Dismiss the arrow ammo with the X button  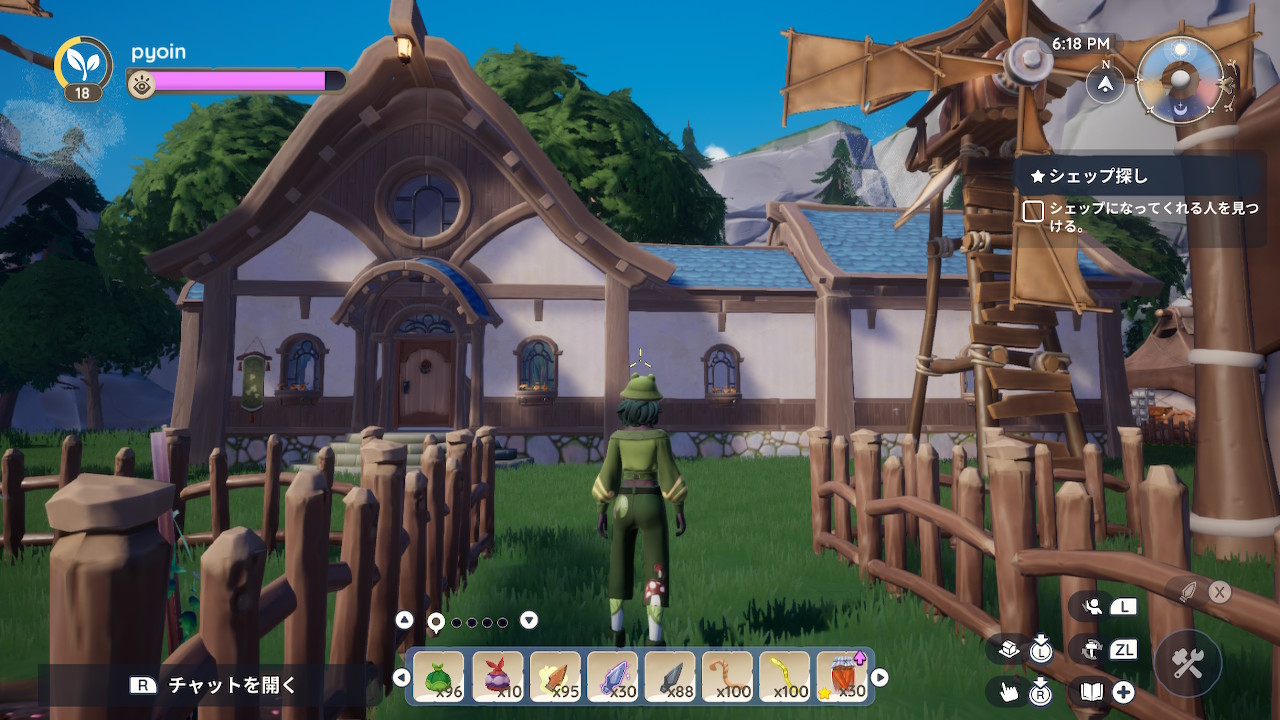pyautogui.click(x=1219, y=592)
